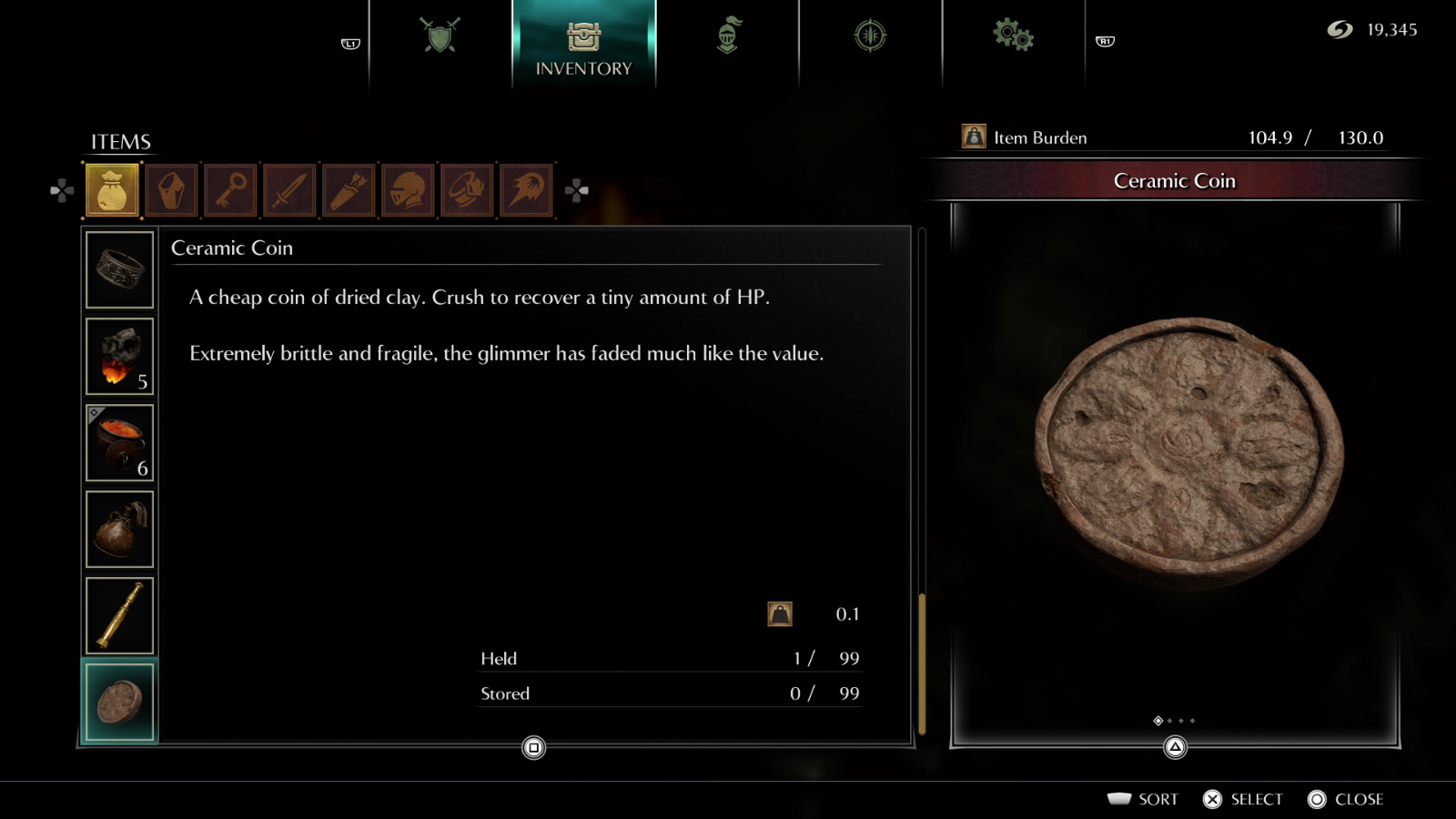
Task: Click the right arrow beside category tabs
Action: point(576,189)
